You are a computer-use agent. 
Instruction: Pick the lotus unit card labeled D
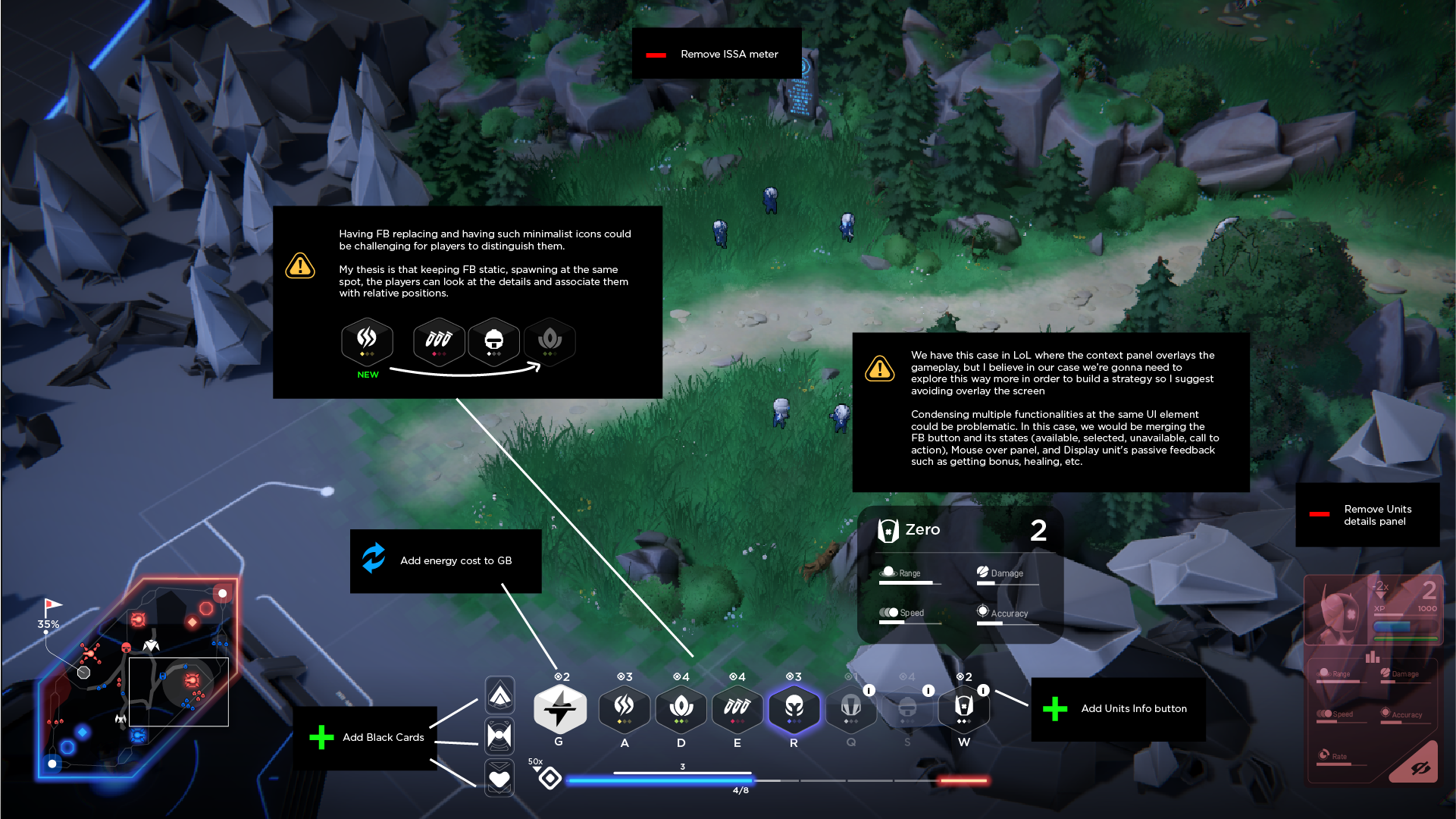point(681,708)
